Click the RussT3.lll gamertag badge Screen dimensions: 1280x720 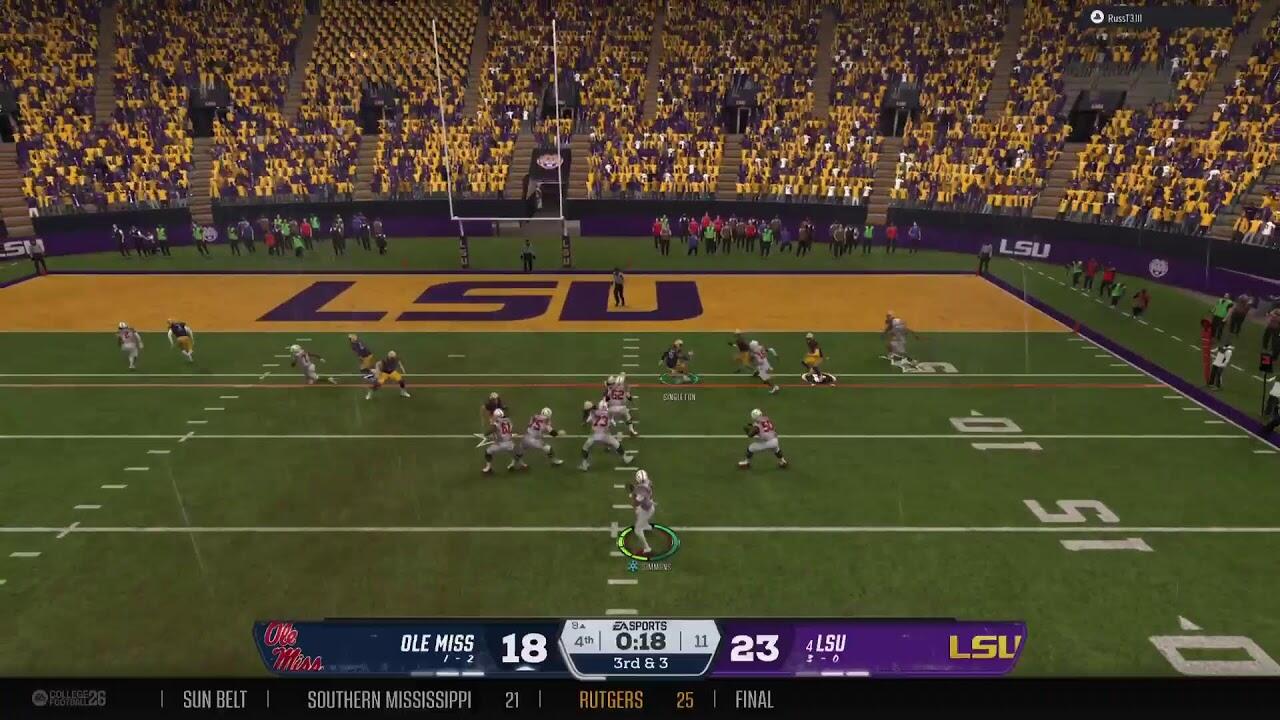1117,17
